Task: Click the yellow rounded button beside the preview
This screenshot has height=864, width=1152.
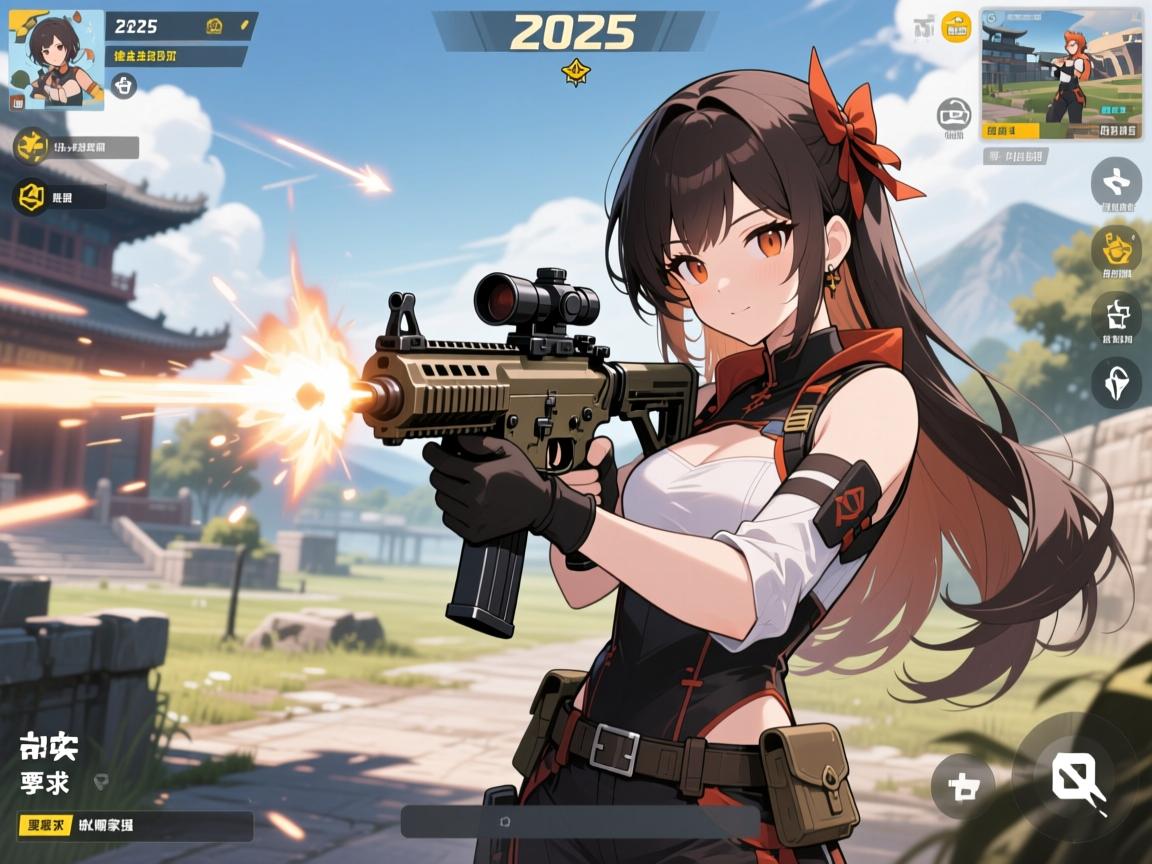Action: coord(957,27)
